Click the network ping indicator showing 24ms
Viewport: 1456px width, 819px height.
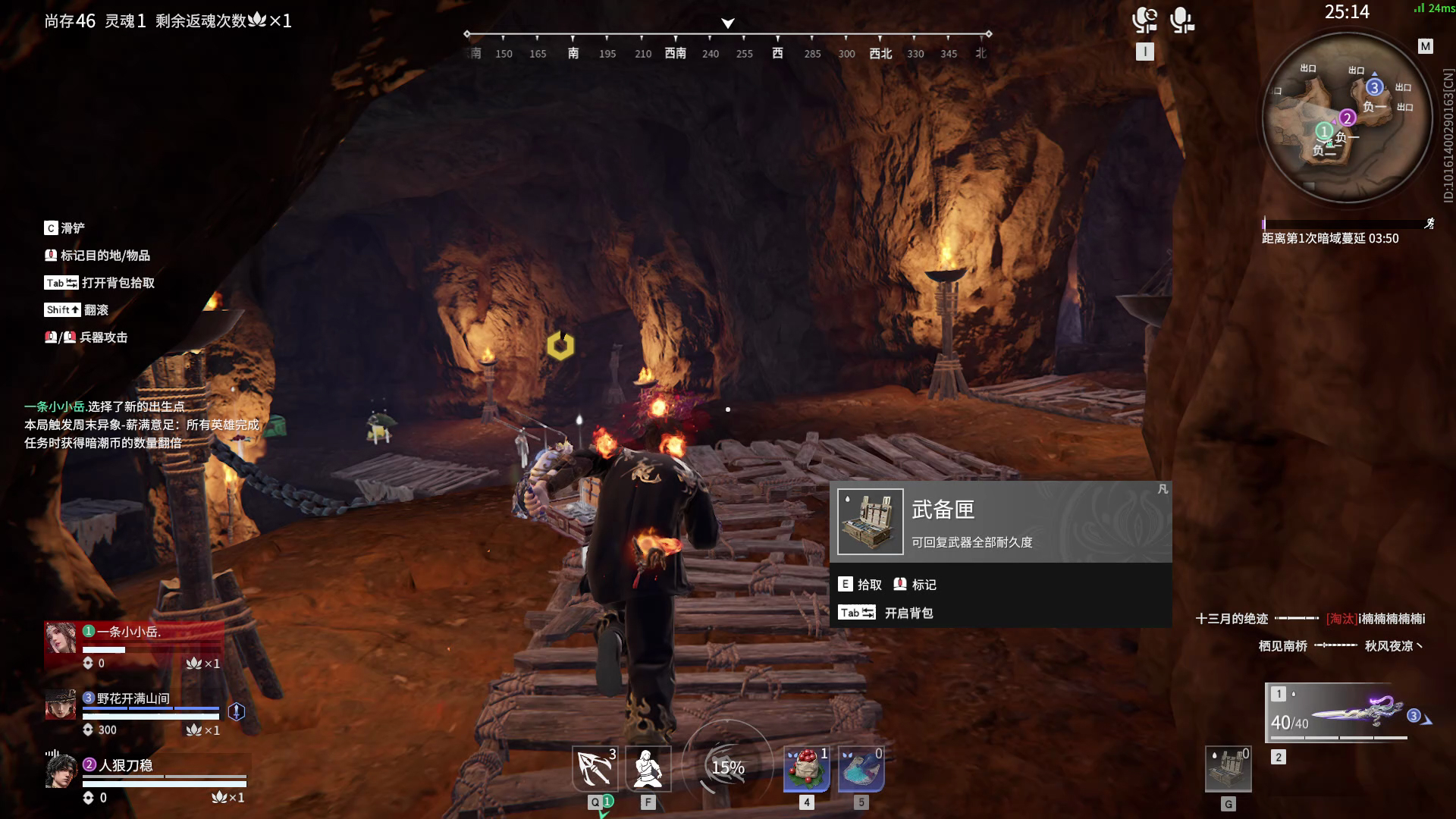click(x=1432, y=8)
